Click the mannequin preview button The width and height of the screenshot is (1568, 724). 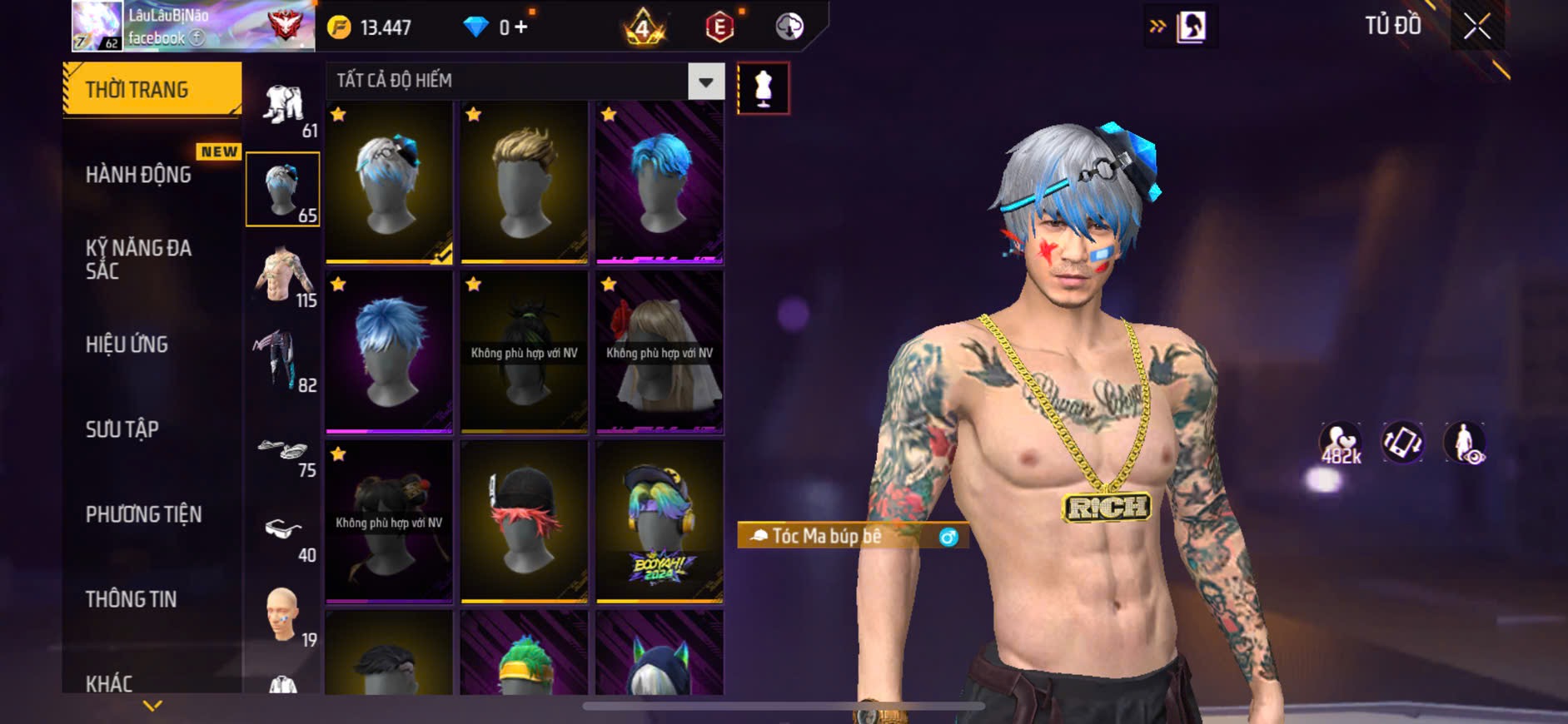pos(763,87)
